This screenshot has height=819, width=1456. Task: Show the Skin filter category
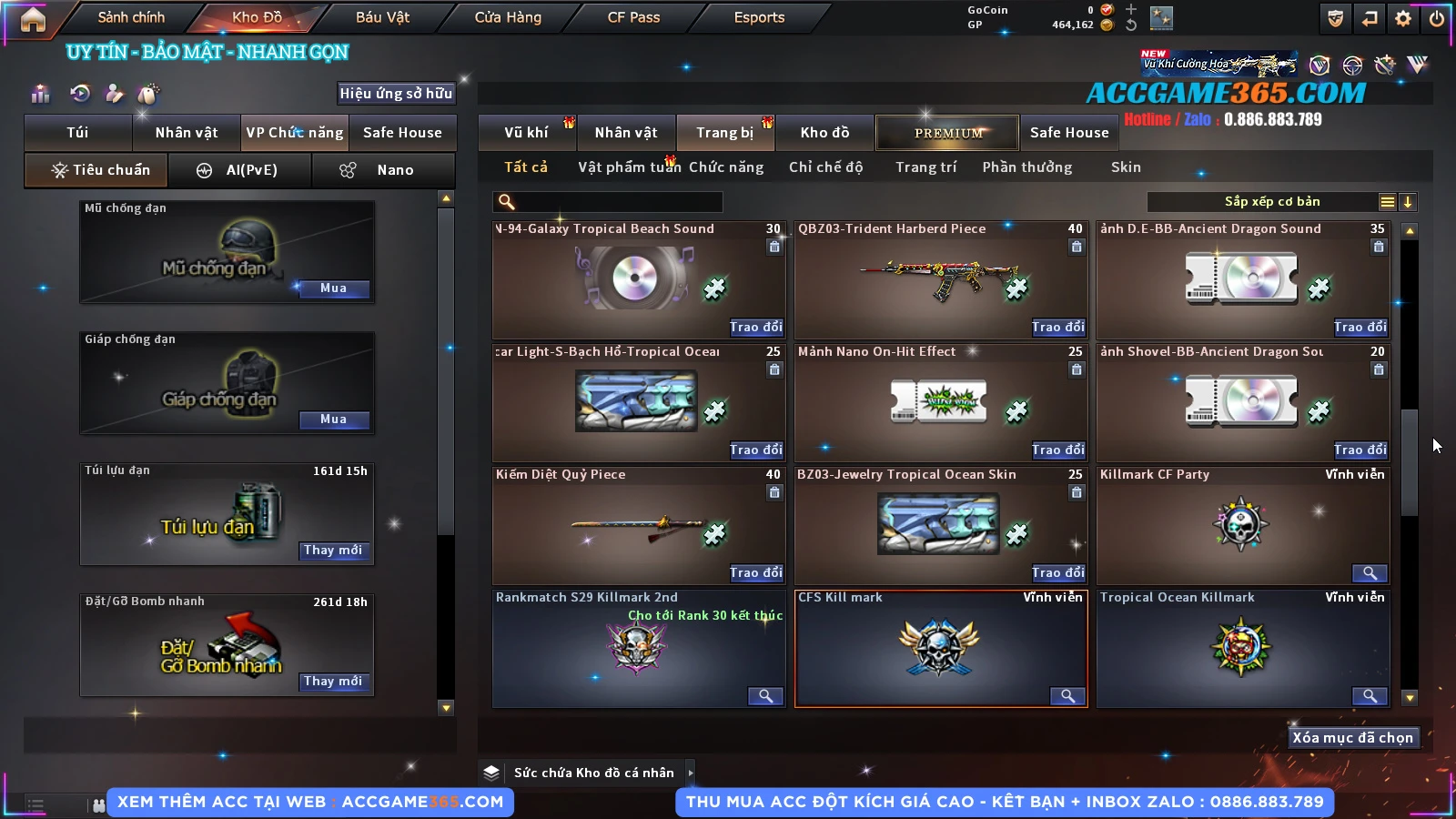(x=1126, y=167)
